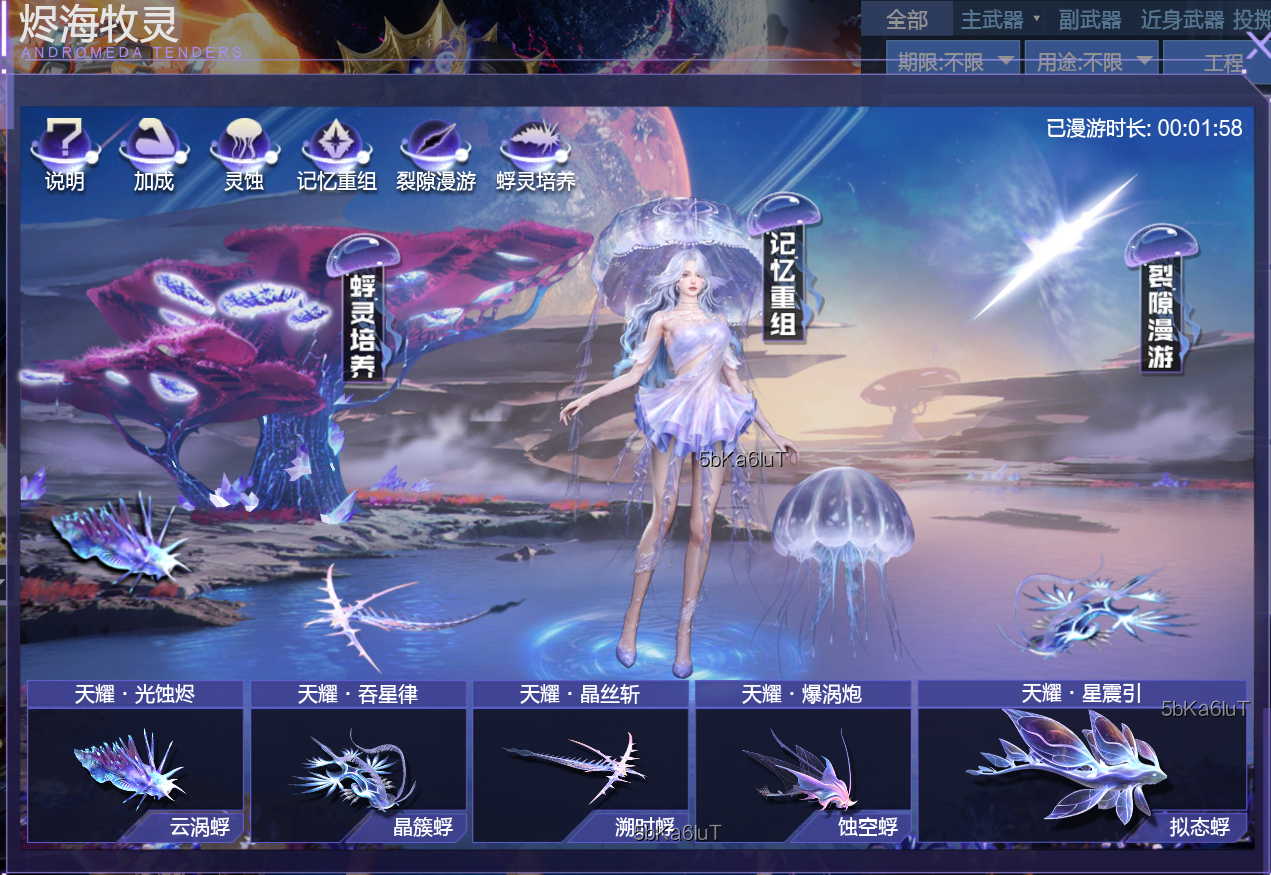Choose the 天耀·光蚀烬 weapon card

click(x=135, y=762)
